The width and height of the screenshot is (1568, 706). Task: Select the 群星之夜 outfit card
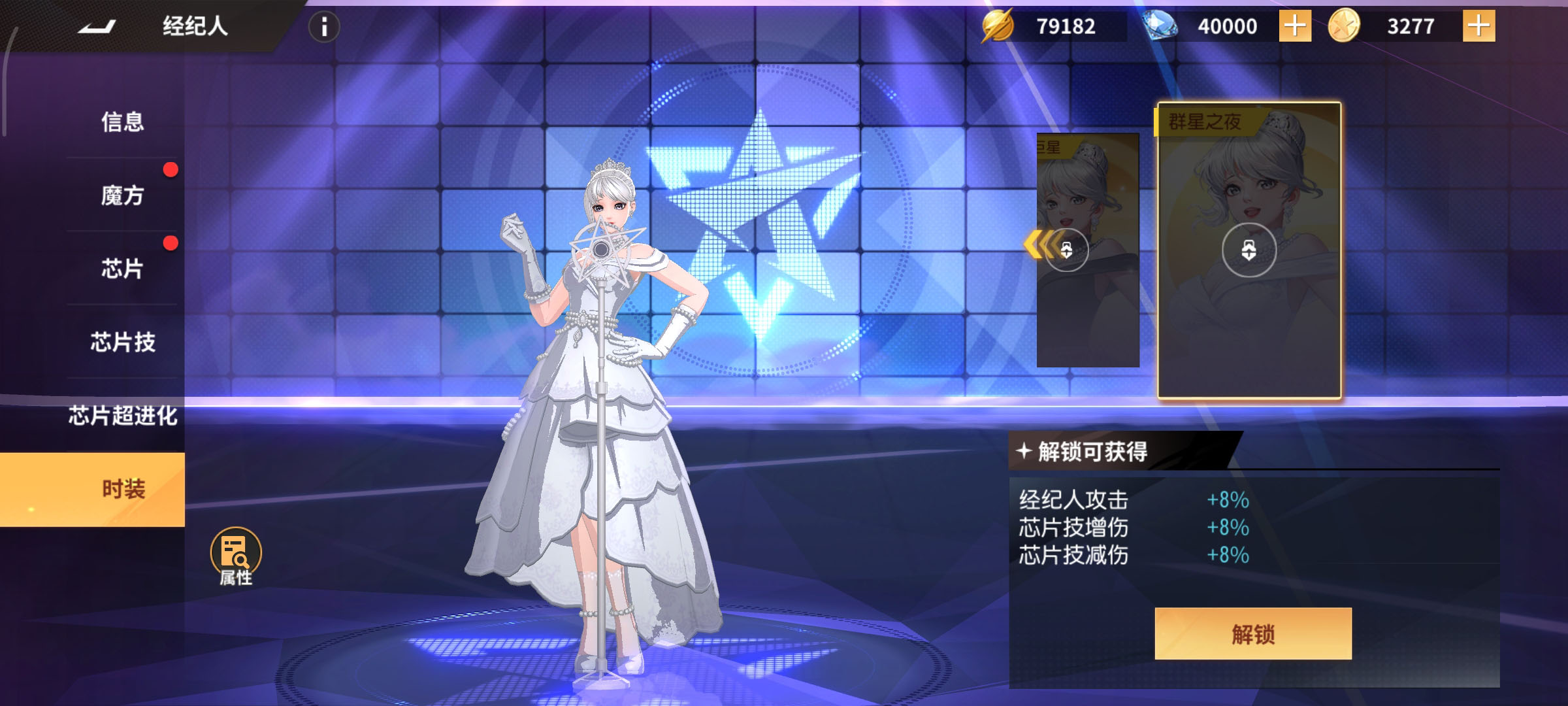pos(1249,250)
